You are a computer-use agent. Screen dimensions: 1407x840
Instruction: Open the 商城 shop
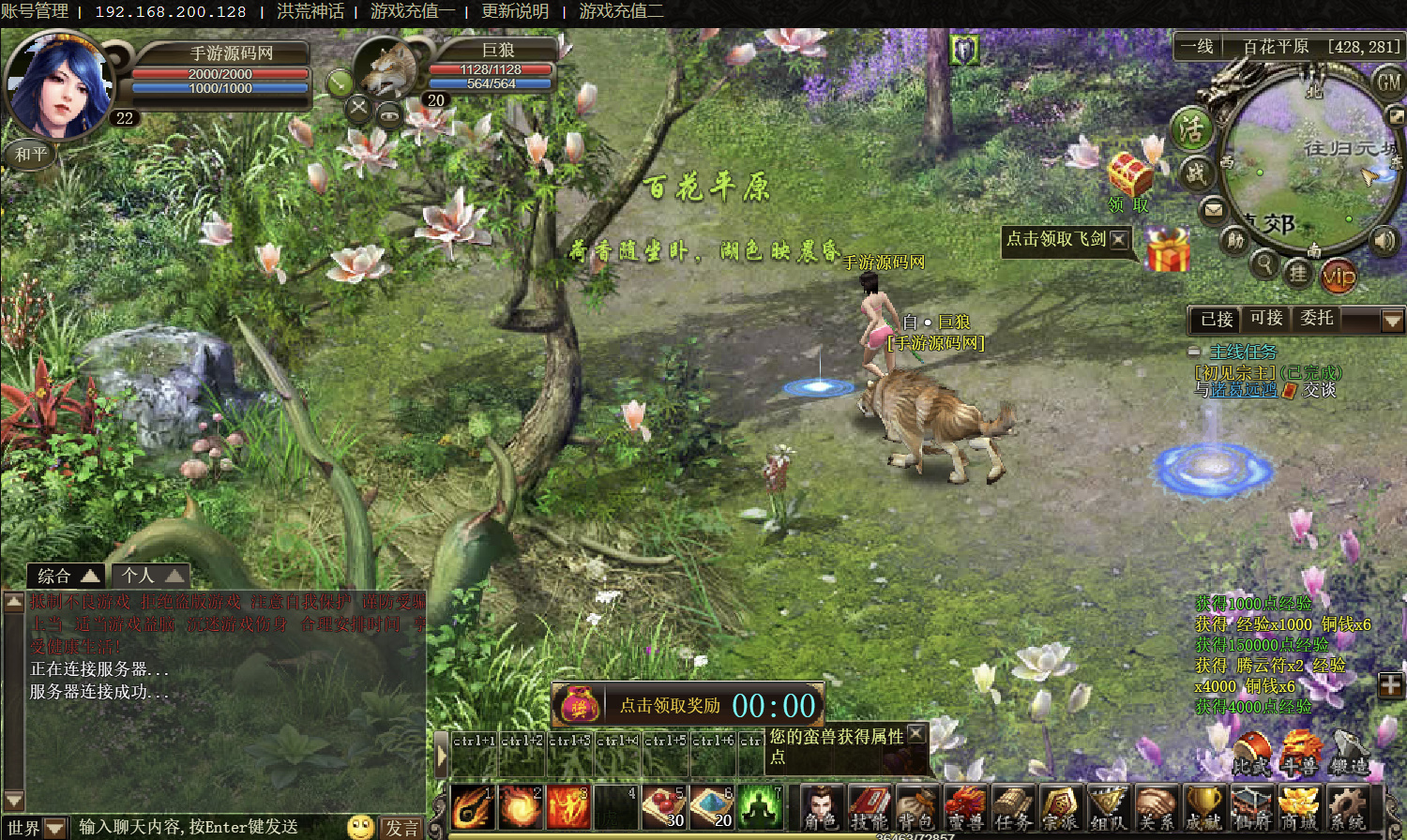(1298, 807)
